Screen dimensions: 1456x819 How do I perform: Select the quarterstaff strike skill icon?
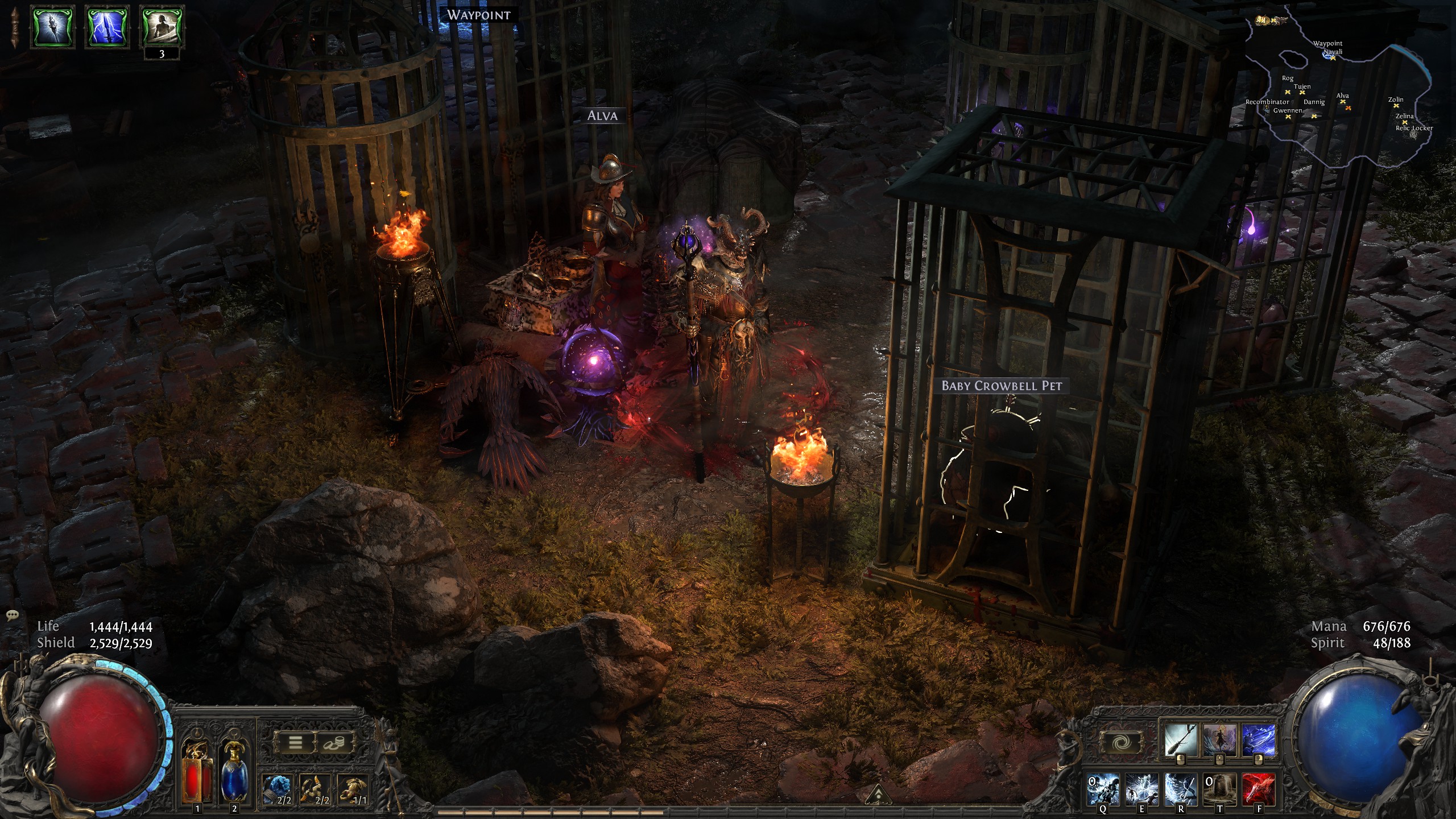[x=1181, y=739]
